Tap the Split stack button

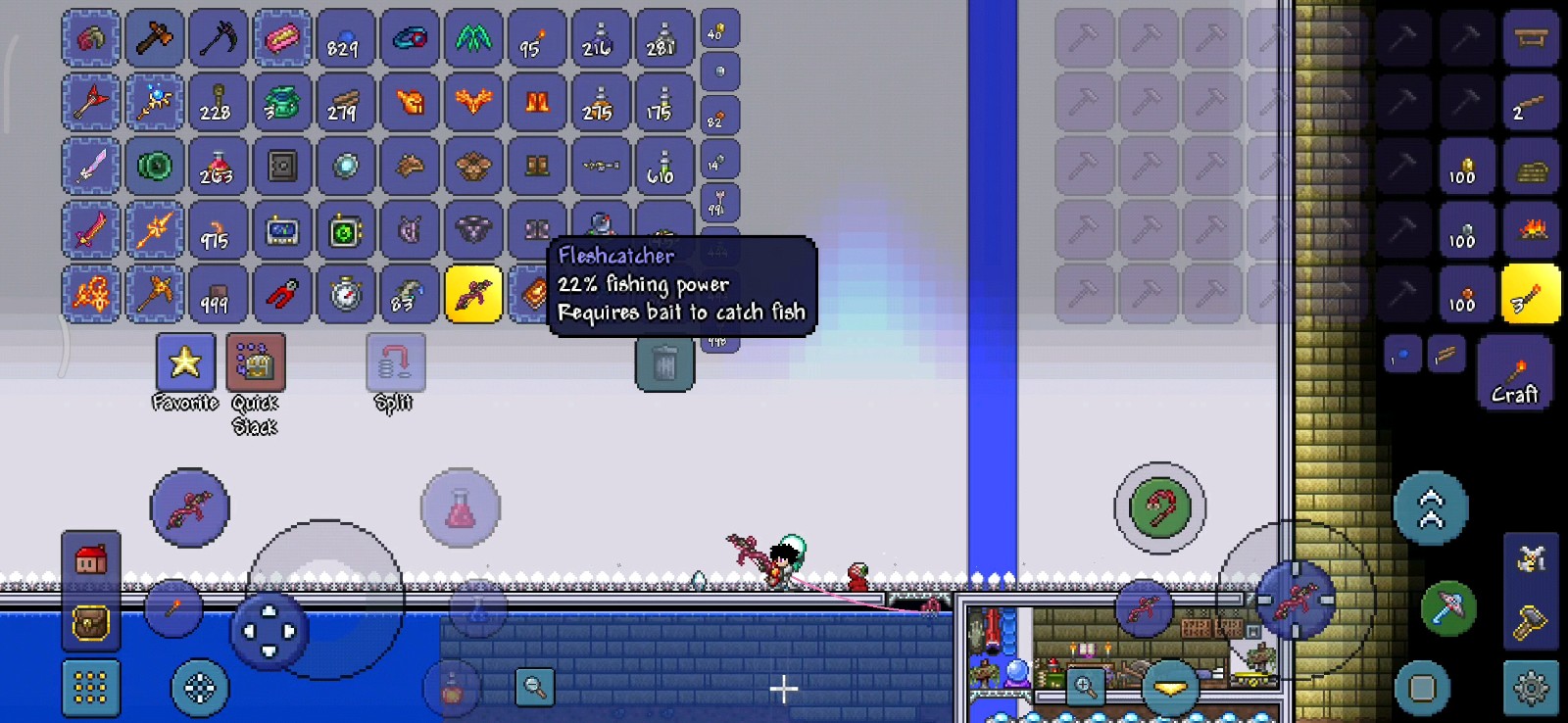(x=395, y=362)
